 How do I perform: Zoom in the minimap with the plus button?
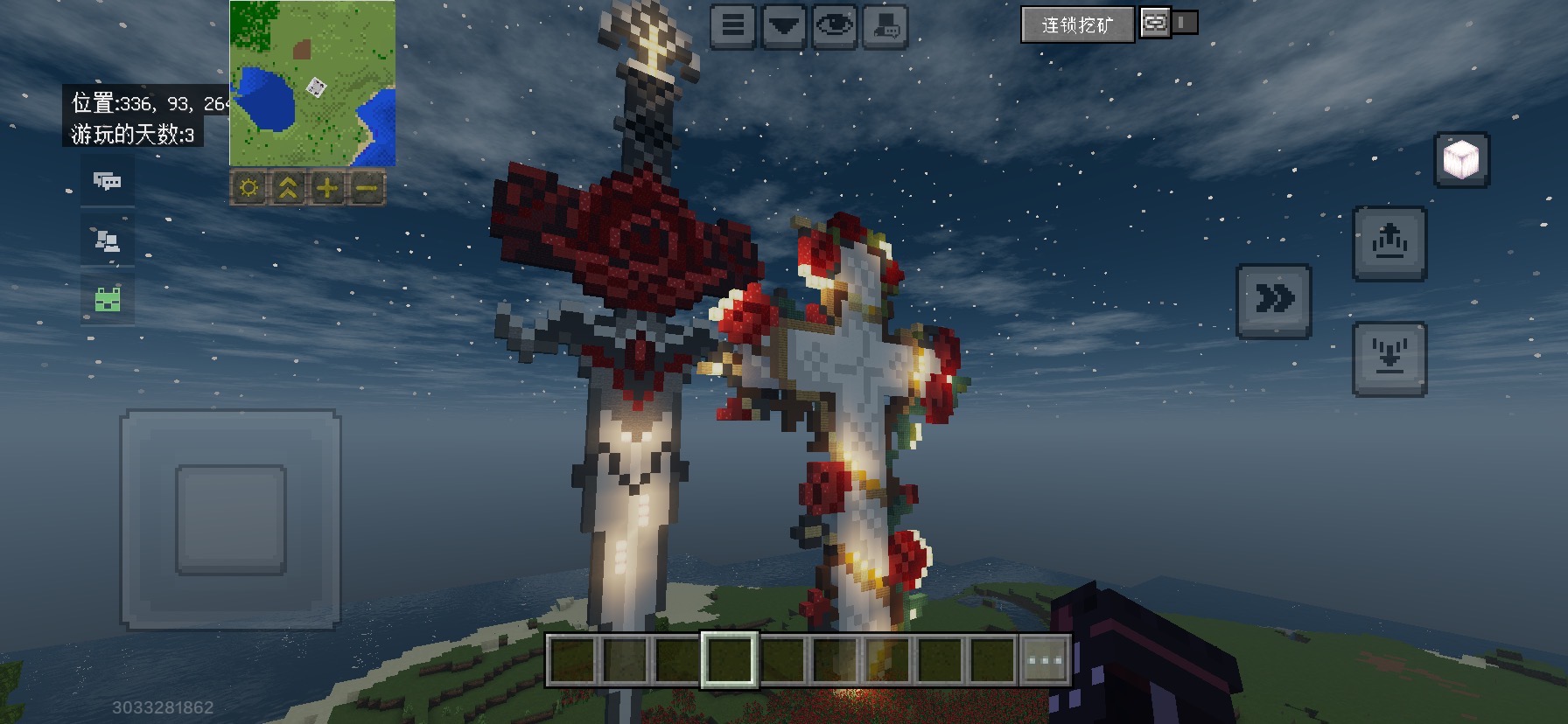[327, 188]
